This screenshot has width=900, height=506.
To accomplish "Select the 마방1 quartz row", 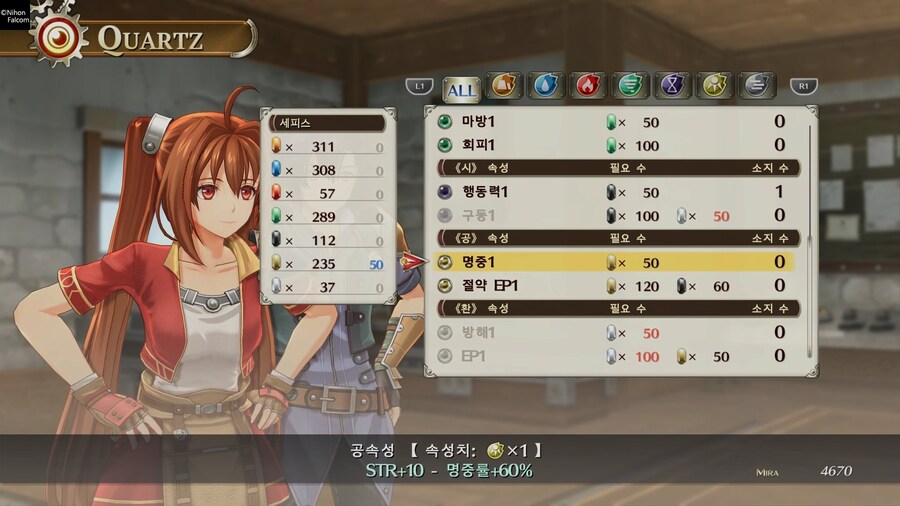I will (615, 122).
